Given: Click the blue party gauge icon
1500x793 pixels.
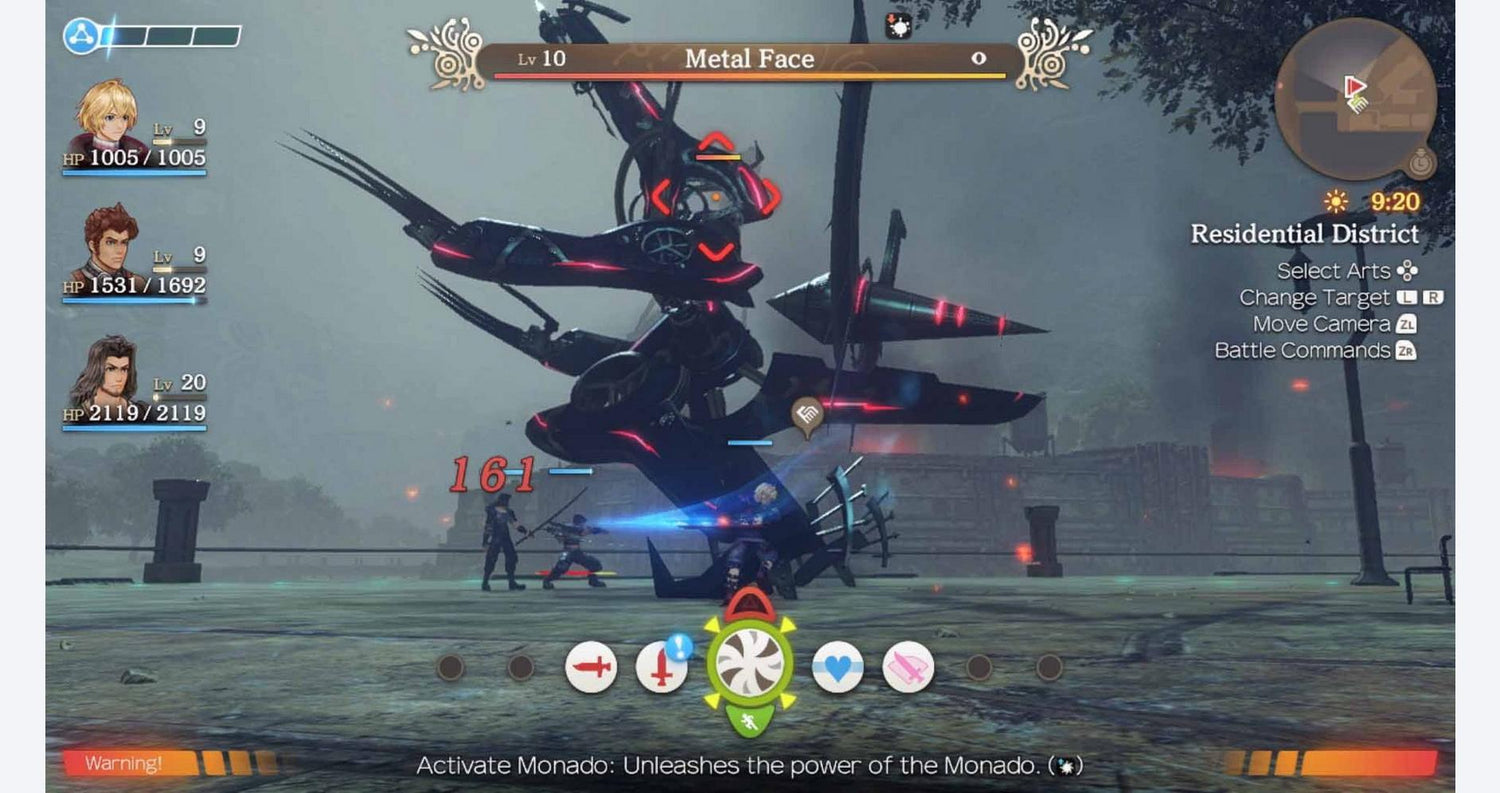Looking at the screenshot, I should (81, 36).
